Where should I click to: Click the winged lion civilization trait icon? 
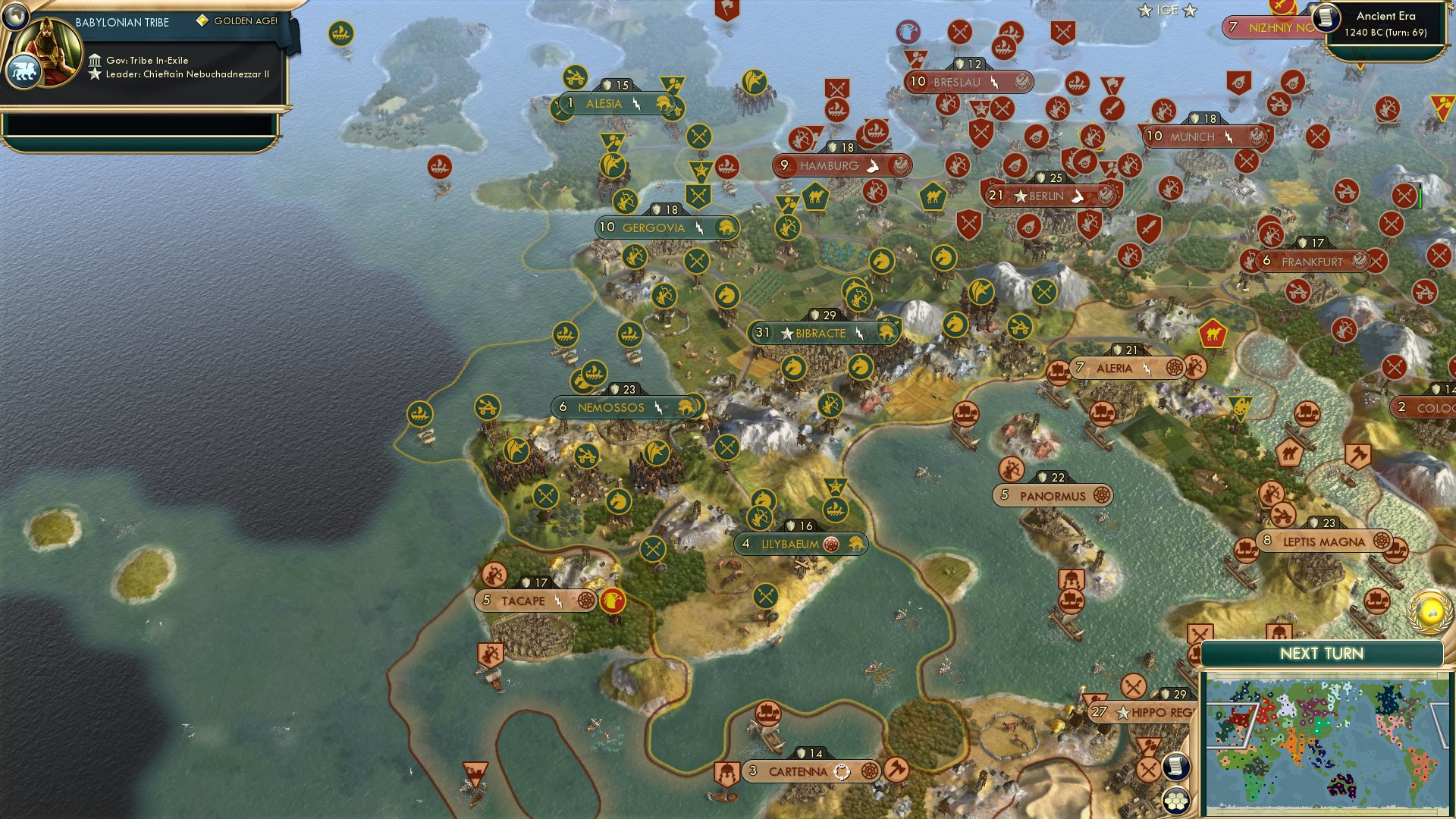25,70
